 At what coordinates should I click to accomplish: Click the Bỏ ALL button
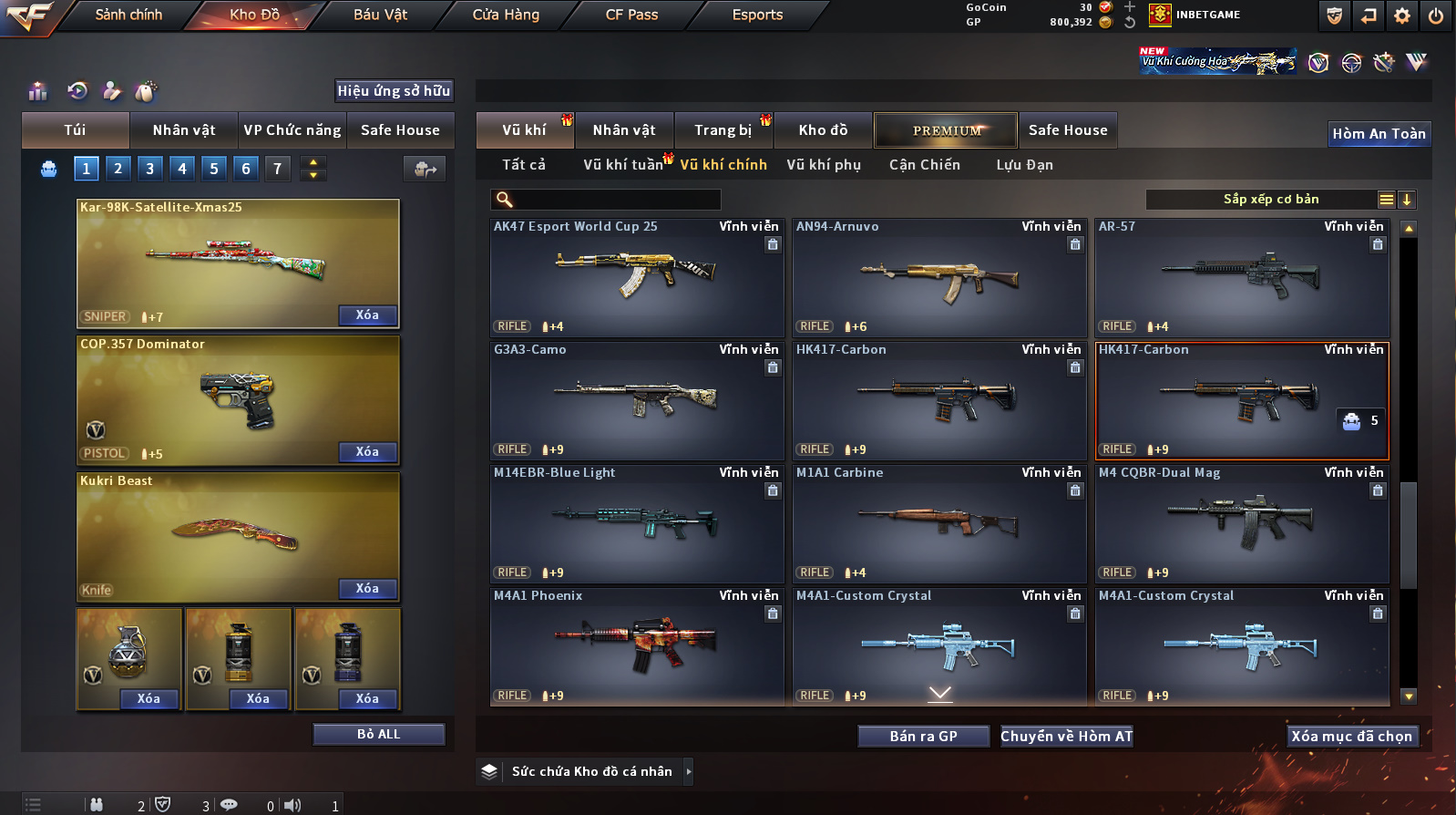[x=378, y=735]
